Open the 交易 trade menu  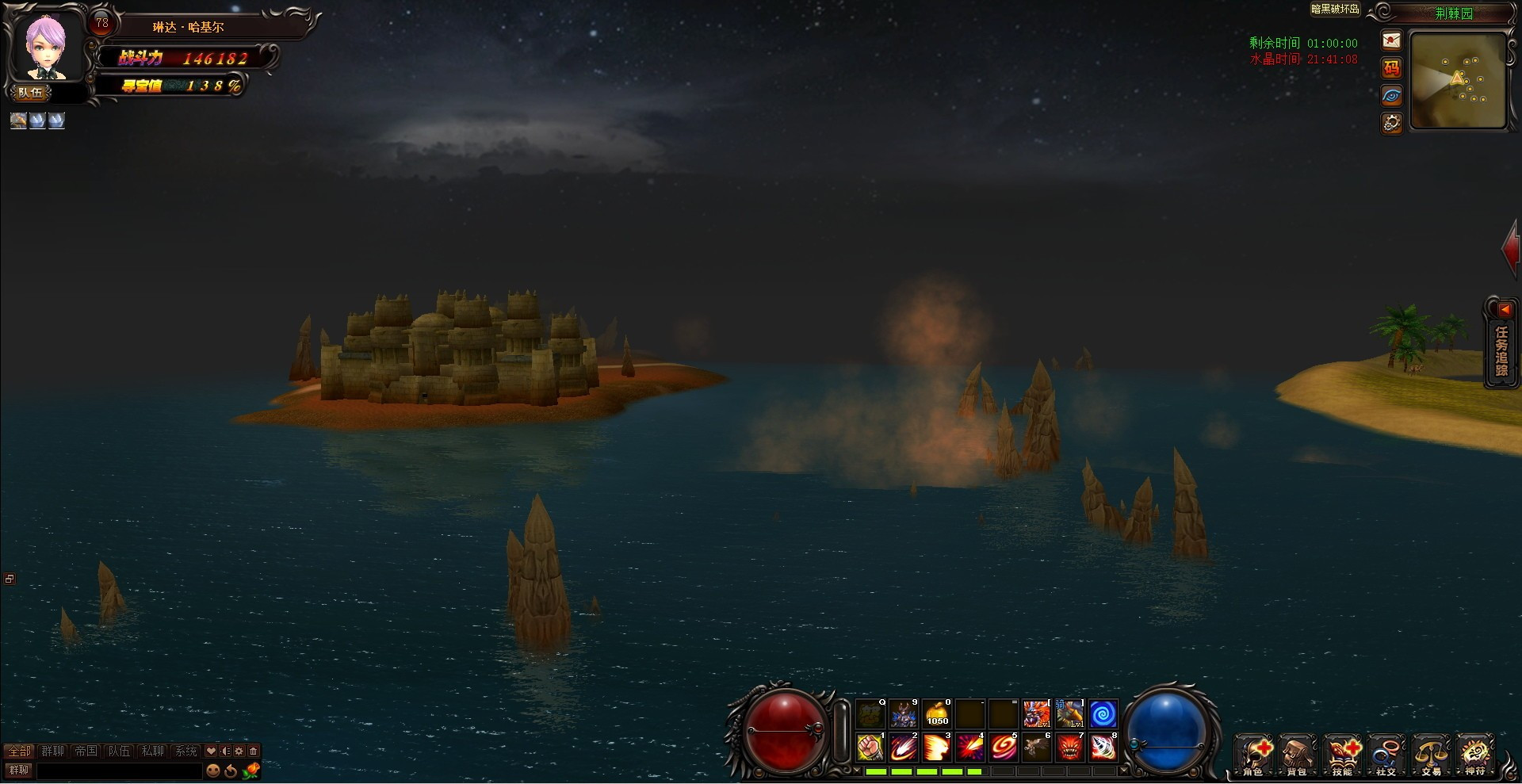click(1431, 756)
